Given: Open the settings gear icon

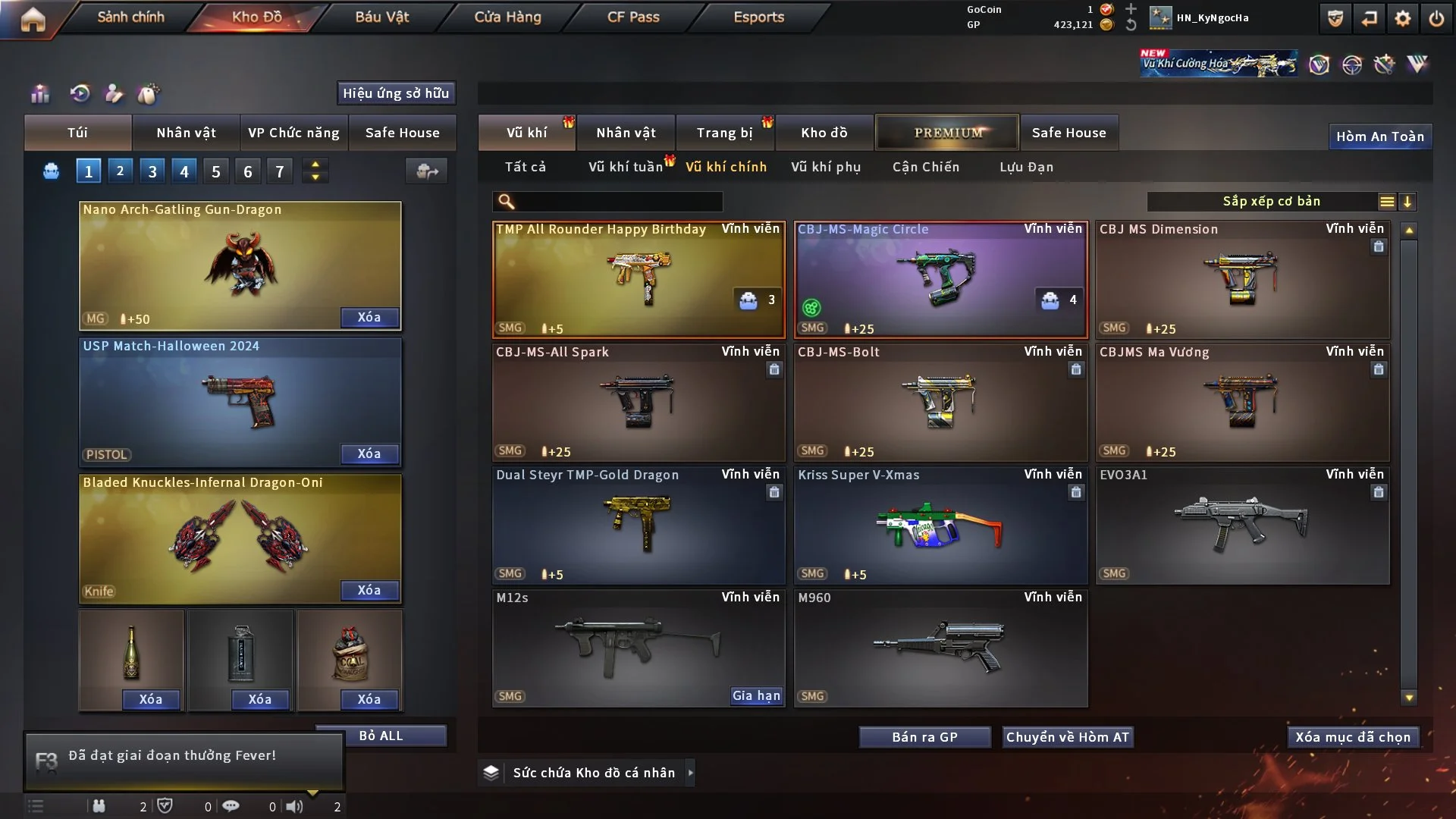Looking at the screenshot, I should coord(1402,19).
